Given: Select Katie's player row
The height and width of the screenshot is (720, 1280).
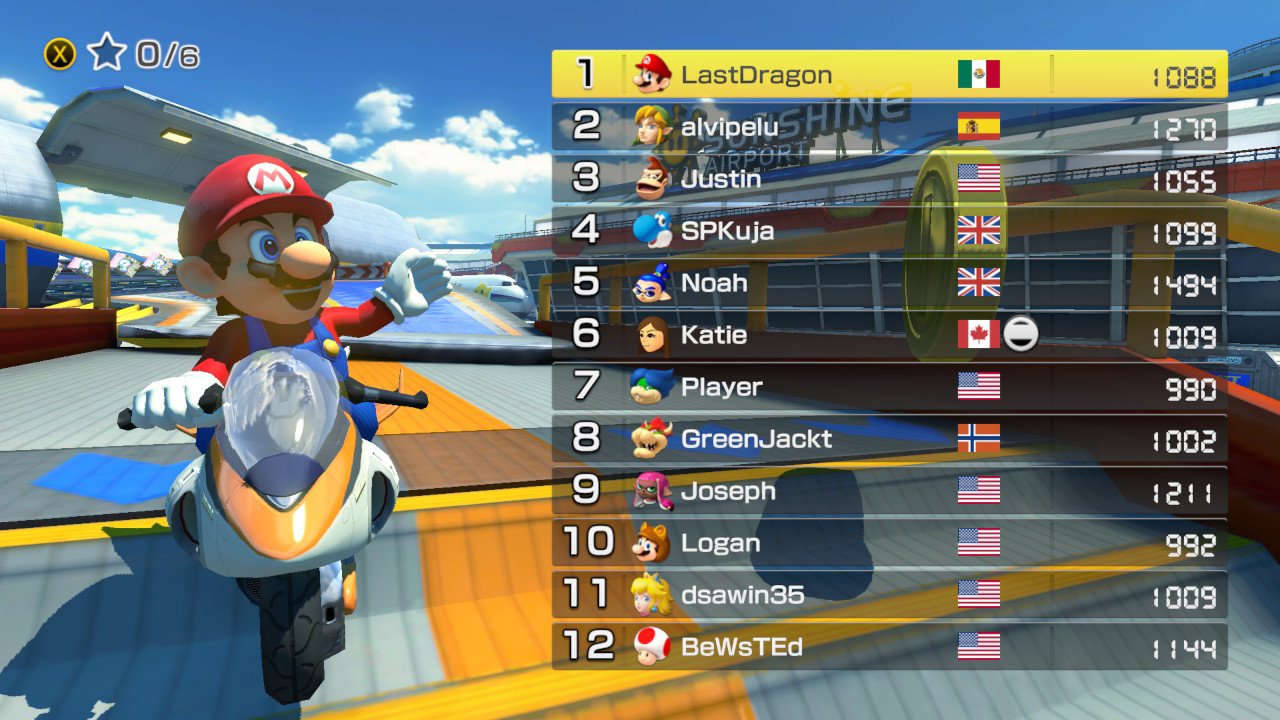Looking at the screenshot, I should (x=889, y=334).
